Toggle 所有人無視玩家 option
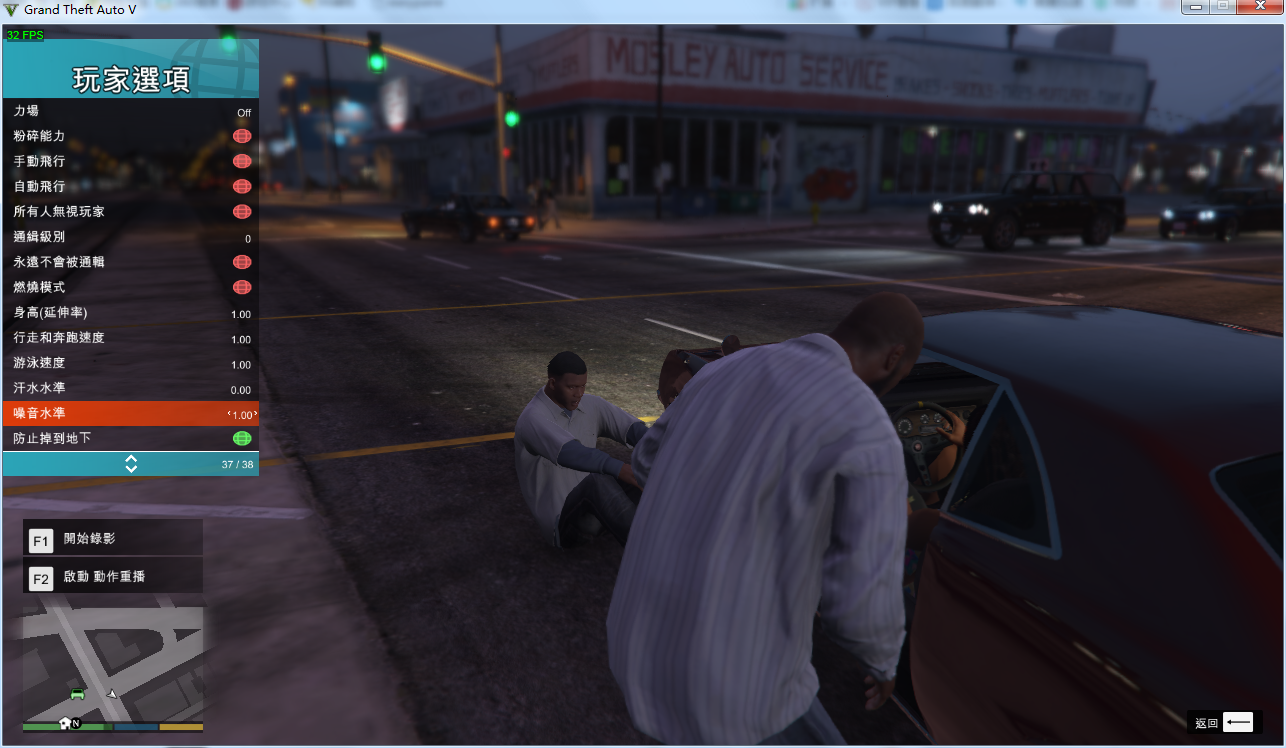Image resolution: width=1286 pixels, height=748 pixels. click(x=241, y=212)
